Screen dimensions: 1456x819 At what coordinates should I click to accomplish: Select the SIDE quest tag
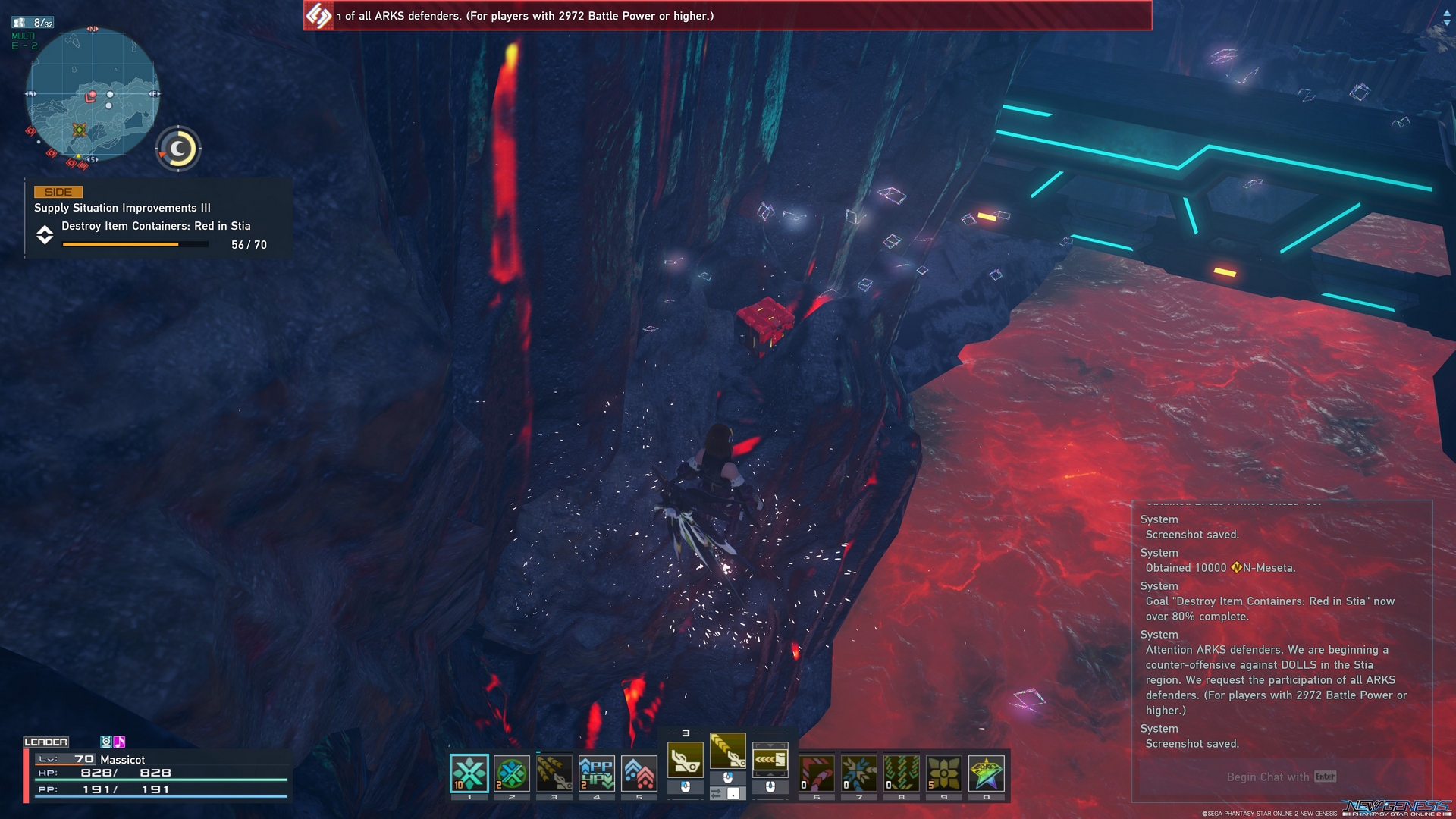pyautogui.click(x=59, y=192)
